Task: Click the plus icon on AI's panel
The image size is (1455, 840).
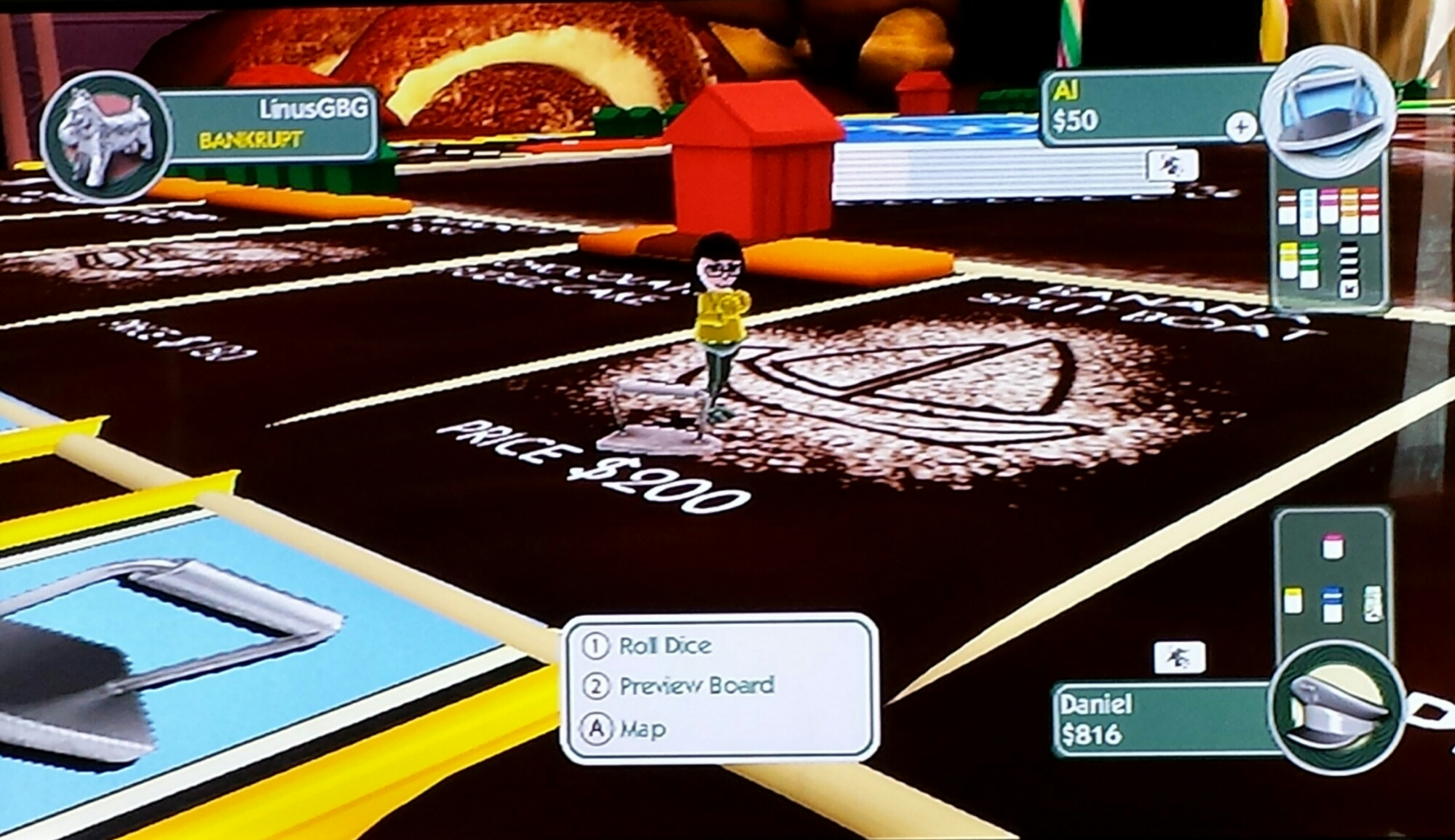Action: (x=1240, y=127)
